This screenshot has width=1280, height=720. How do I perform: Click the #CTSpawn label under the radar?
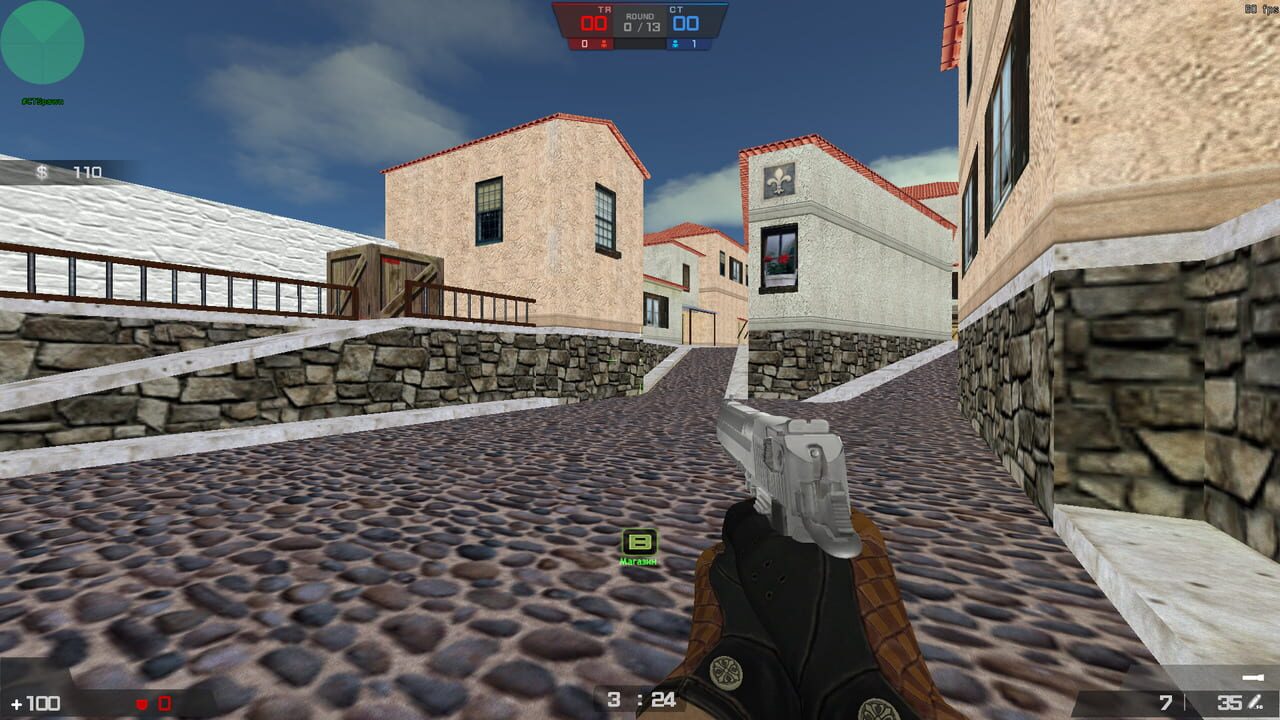42,100
